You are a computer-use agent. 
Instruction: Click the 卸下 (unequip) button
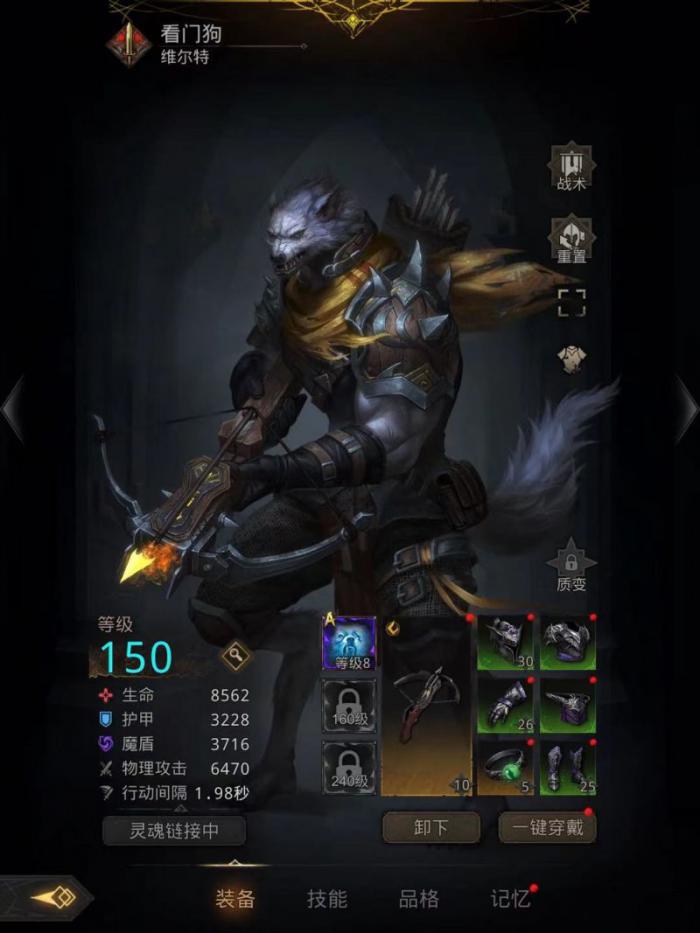click(430, 828)
